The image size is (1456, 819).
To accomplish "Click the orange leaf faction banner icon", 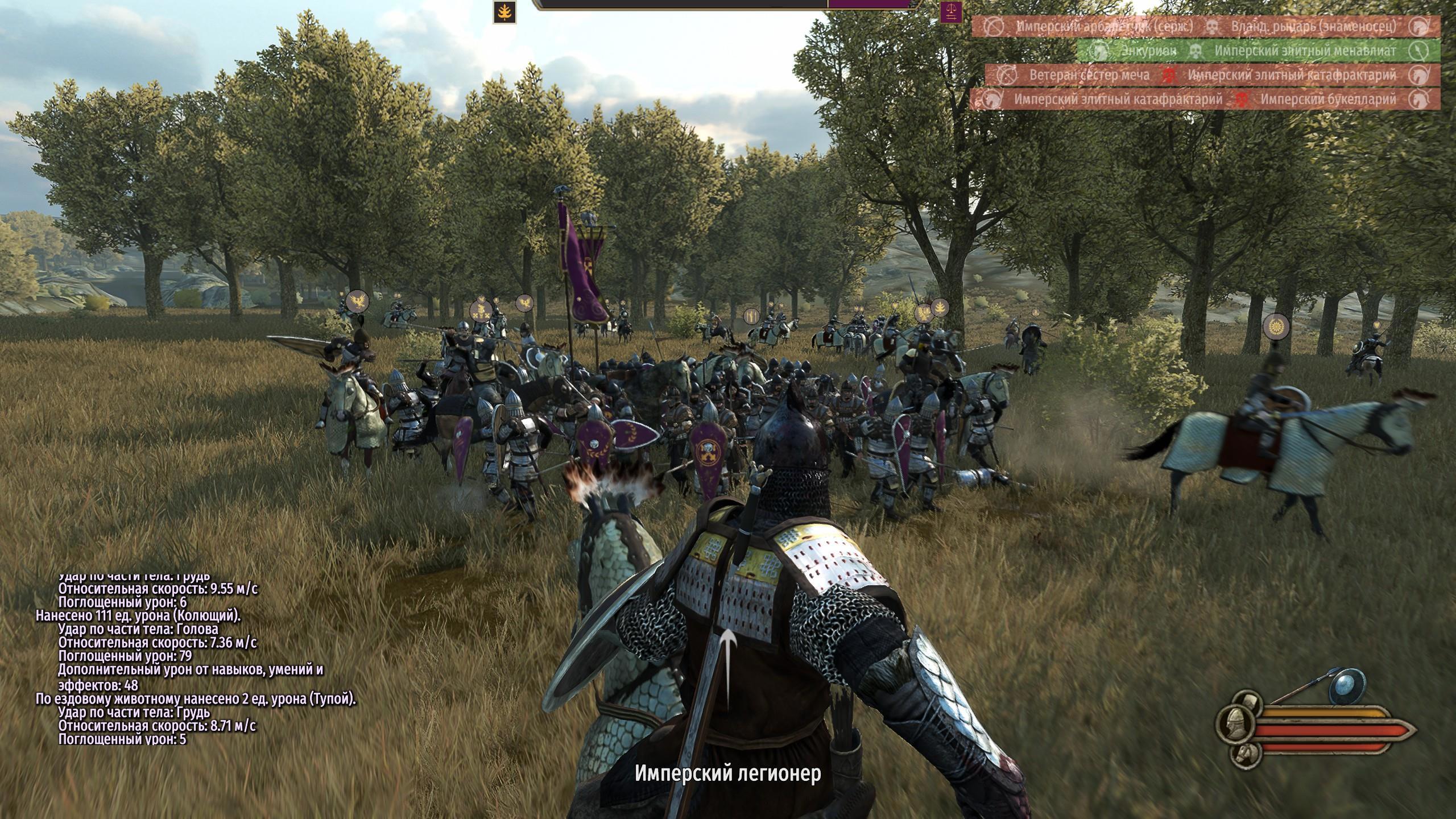I will (x=504, y=13).
